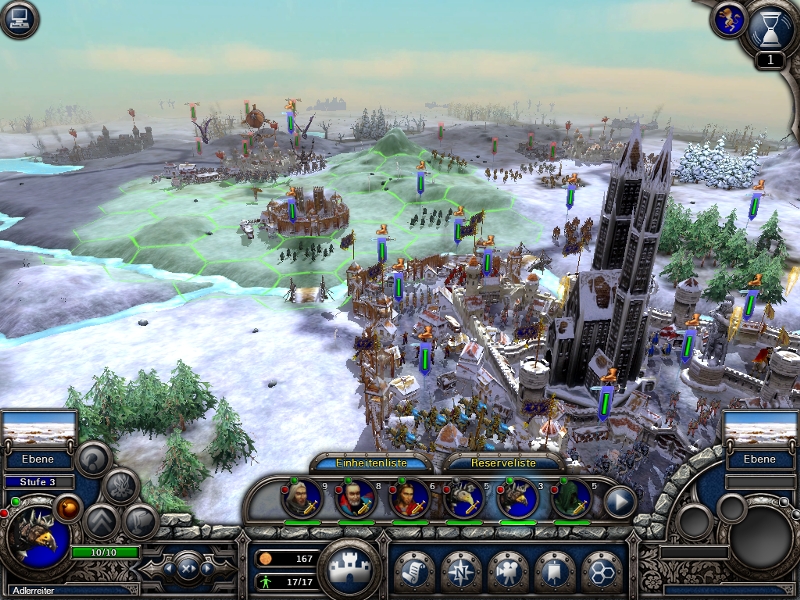The image size is (800, 600).
Task: Click the compass north button
Action: [461, 571]
